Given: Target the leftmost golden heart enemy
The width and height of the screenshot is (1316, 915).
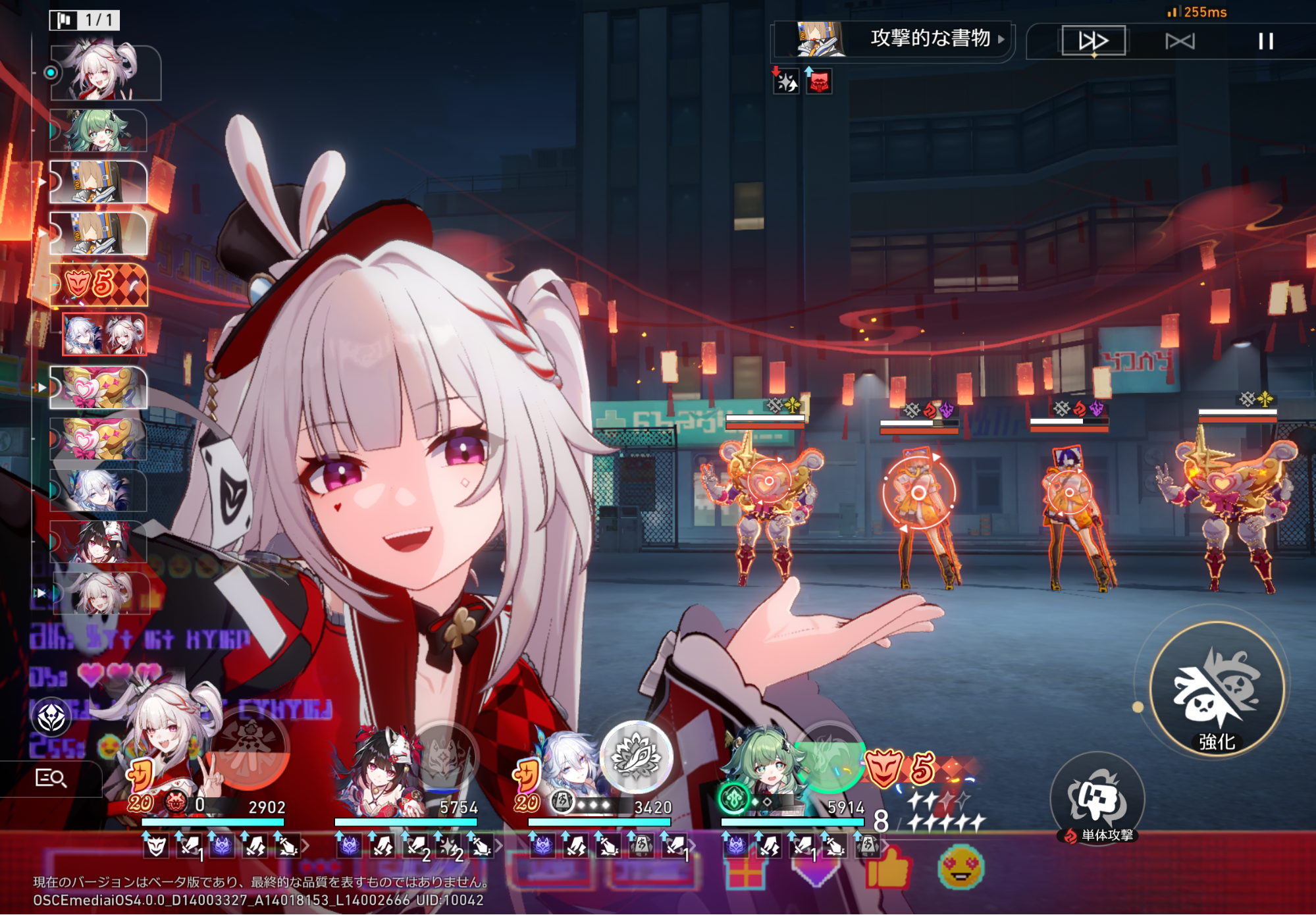Looking at the screenshot, I should pos(765,500).
